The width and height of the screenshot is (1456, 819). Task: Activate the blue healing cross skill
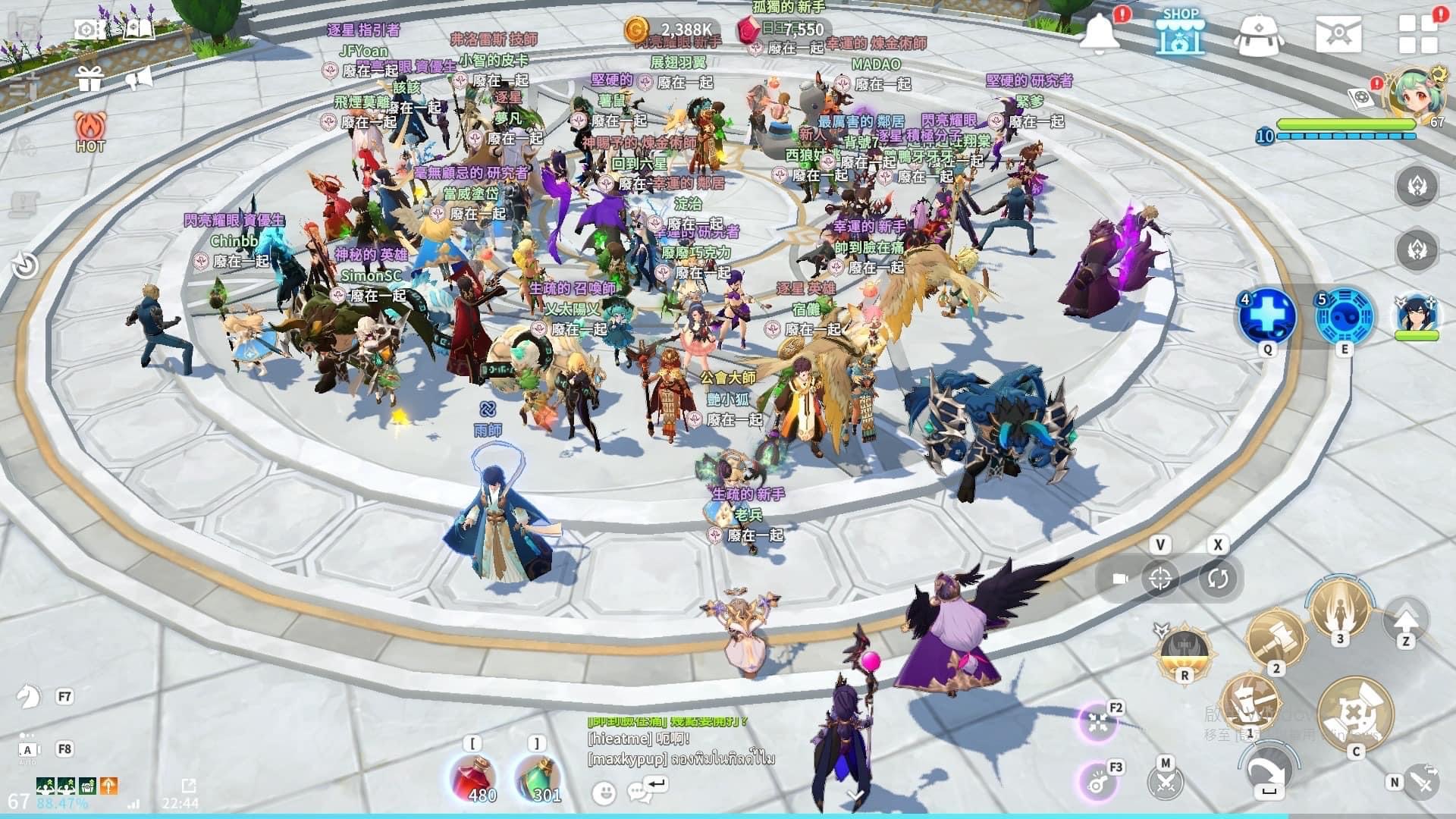click(1266, 315)
